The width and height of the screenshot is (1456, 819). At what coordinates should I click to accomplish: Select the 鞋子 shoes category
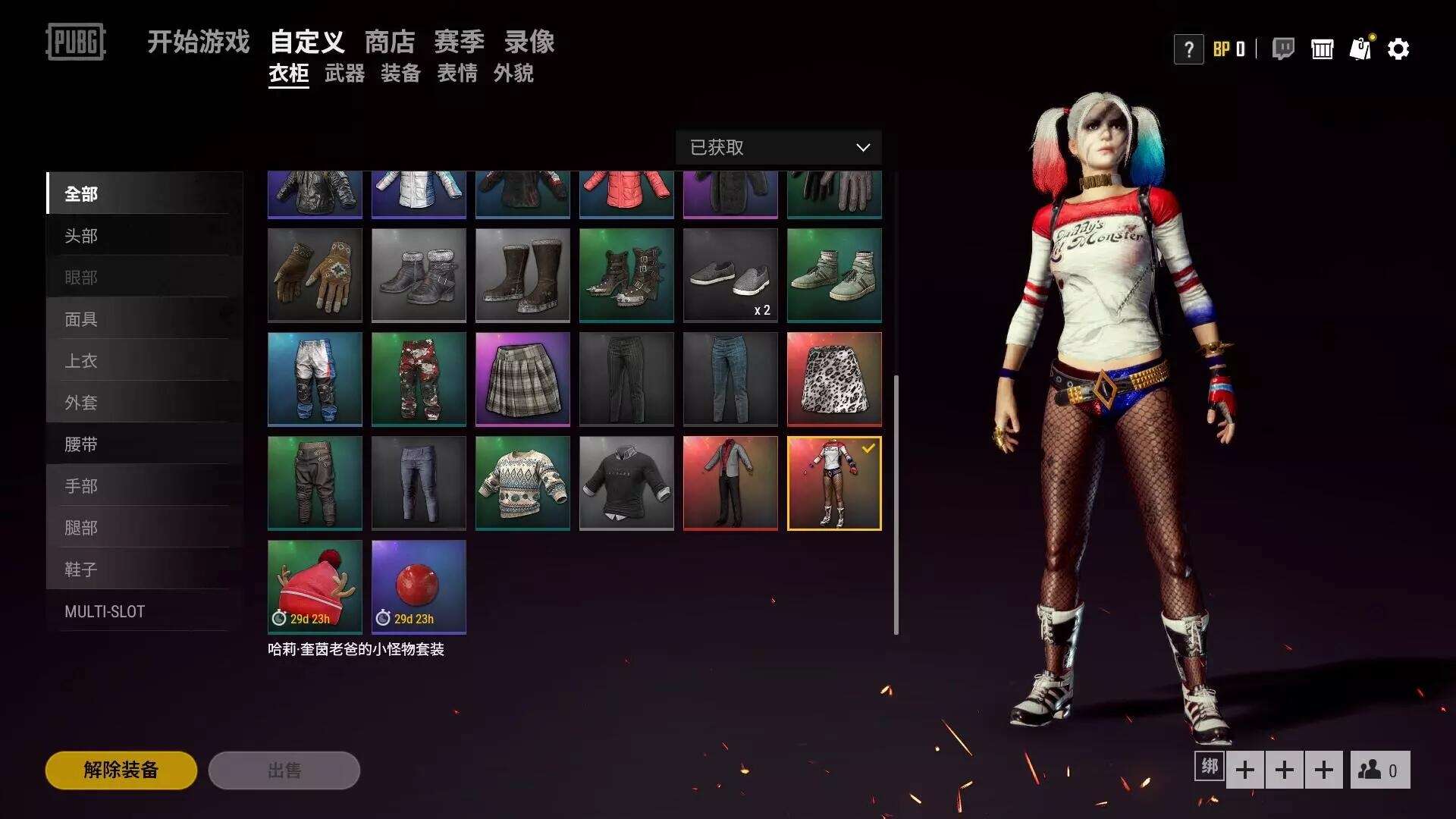(81, 570)
